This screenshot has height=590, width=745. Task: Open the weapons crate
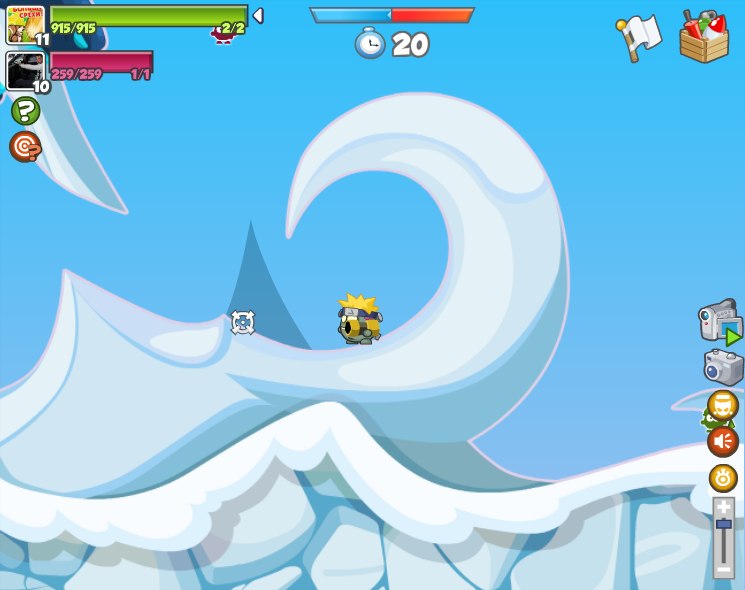click(704, 38)
